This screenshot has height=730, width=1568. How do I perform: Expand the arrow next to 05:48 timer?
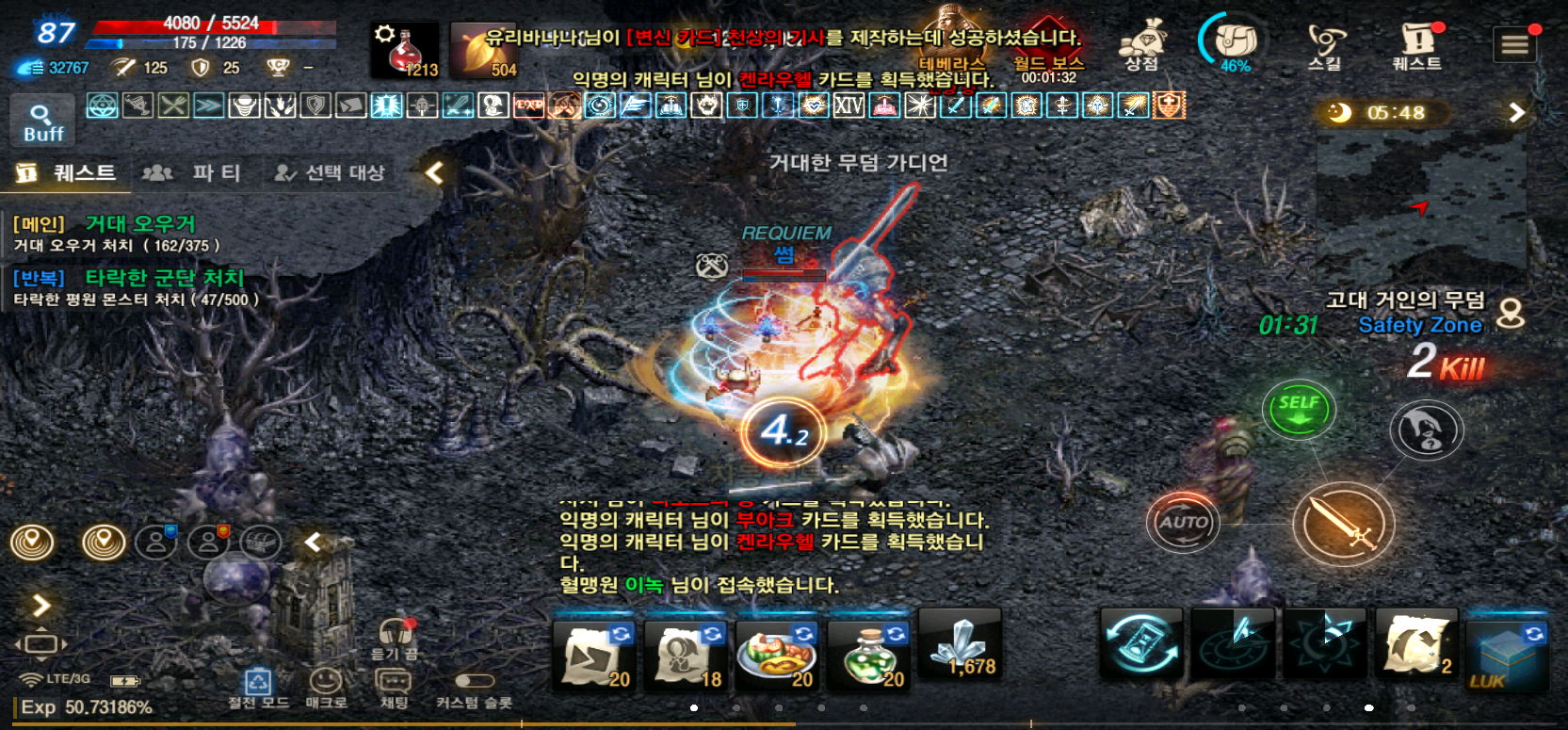[x=1515, y=111]
